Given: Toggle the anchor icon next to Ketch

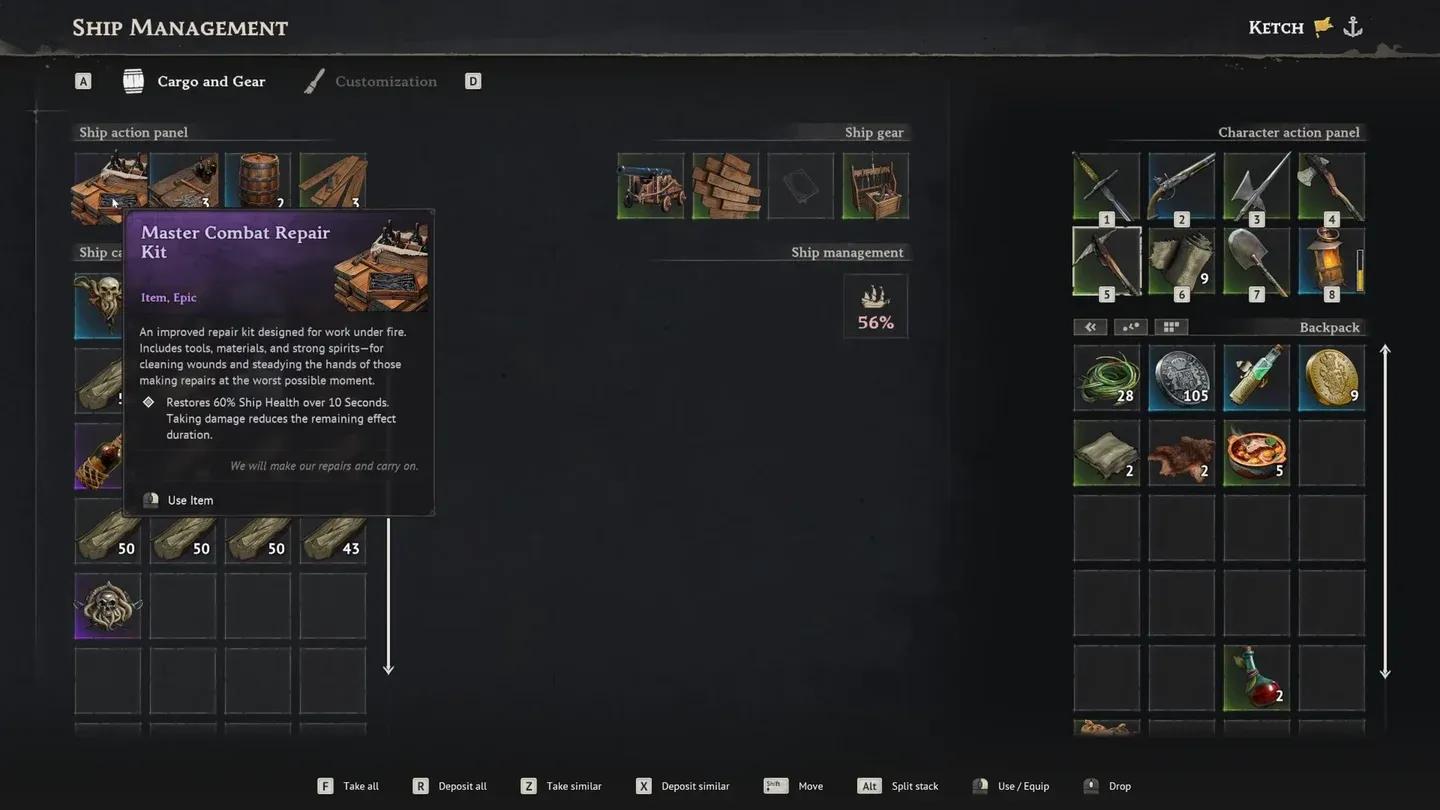Looking at the screenshot, I should 1352,27.
